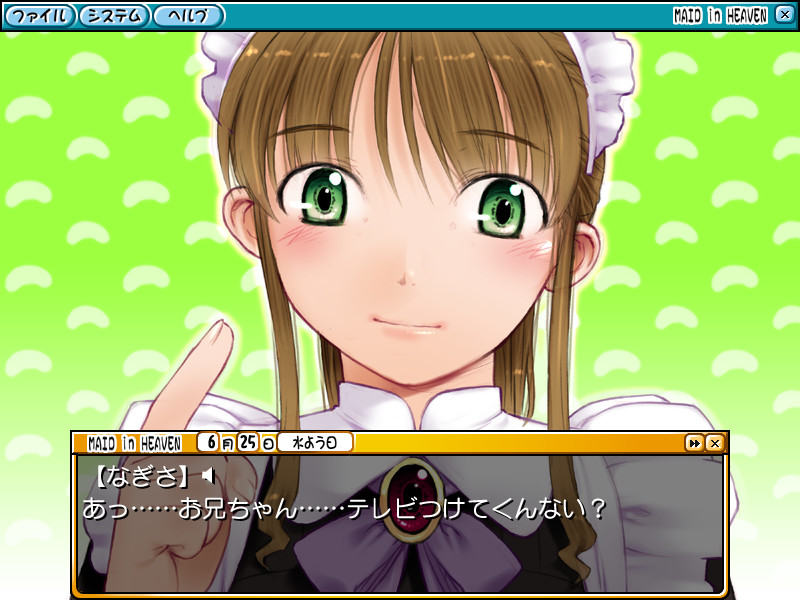Viewport: 800px width, 600px height.
Task: Open the ファイル (File) menu
Action: point(40,16)
